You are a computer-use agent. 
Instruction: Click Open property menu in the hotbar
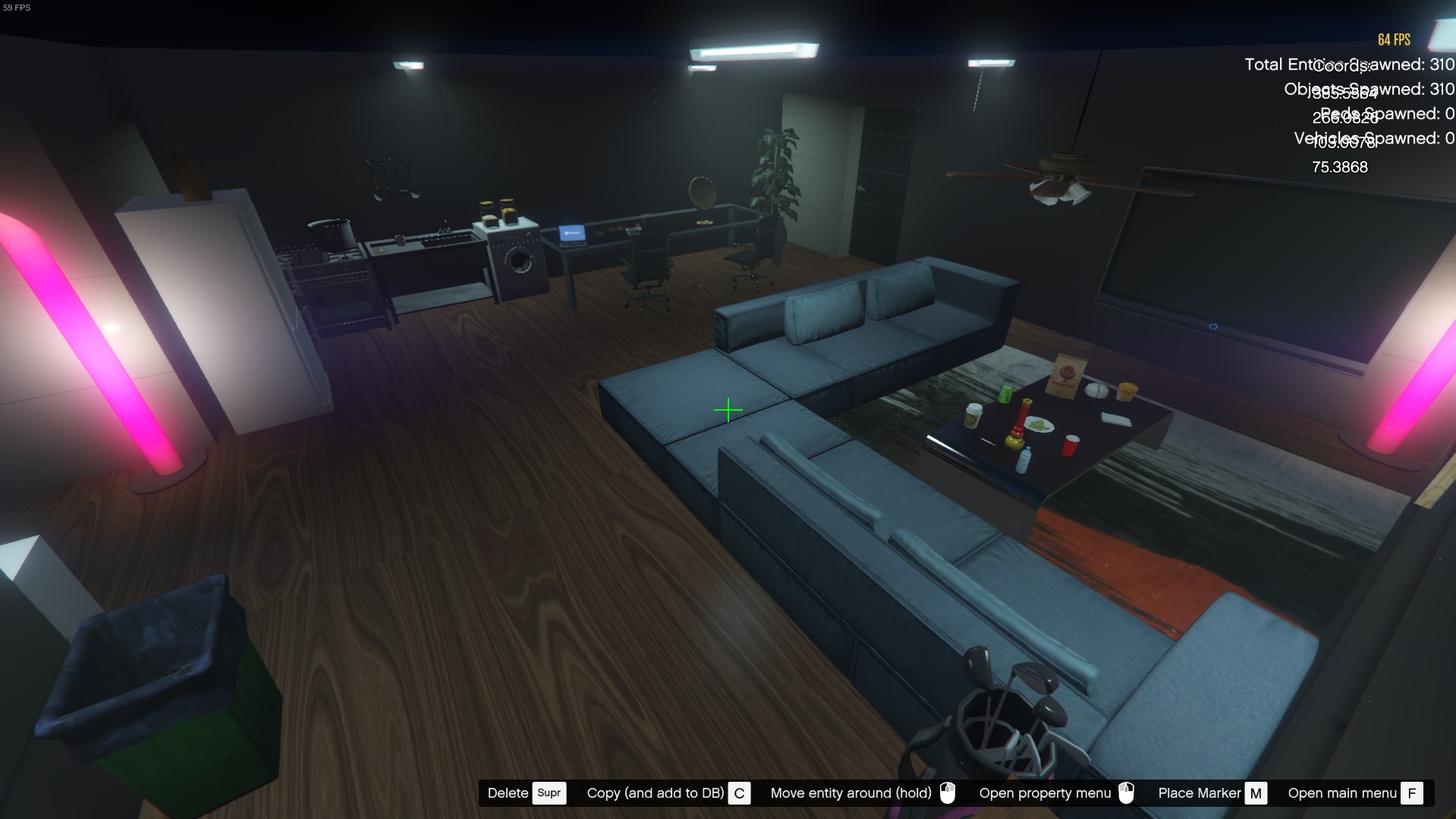1044,793
